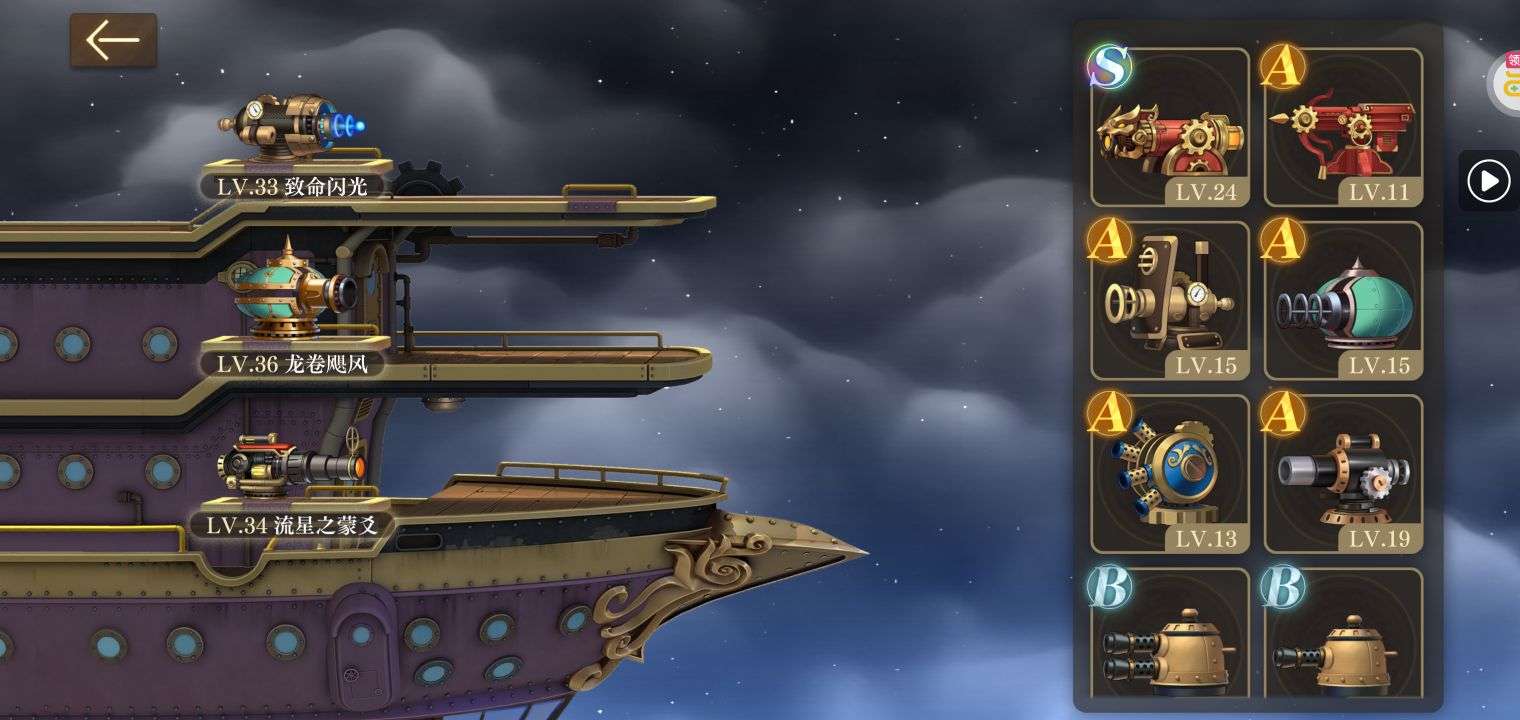The image size is (1520, 720).
Task: Select the mounted LV.33 致命闪光 weapon
Action: 291,128
